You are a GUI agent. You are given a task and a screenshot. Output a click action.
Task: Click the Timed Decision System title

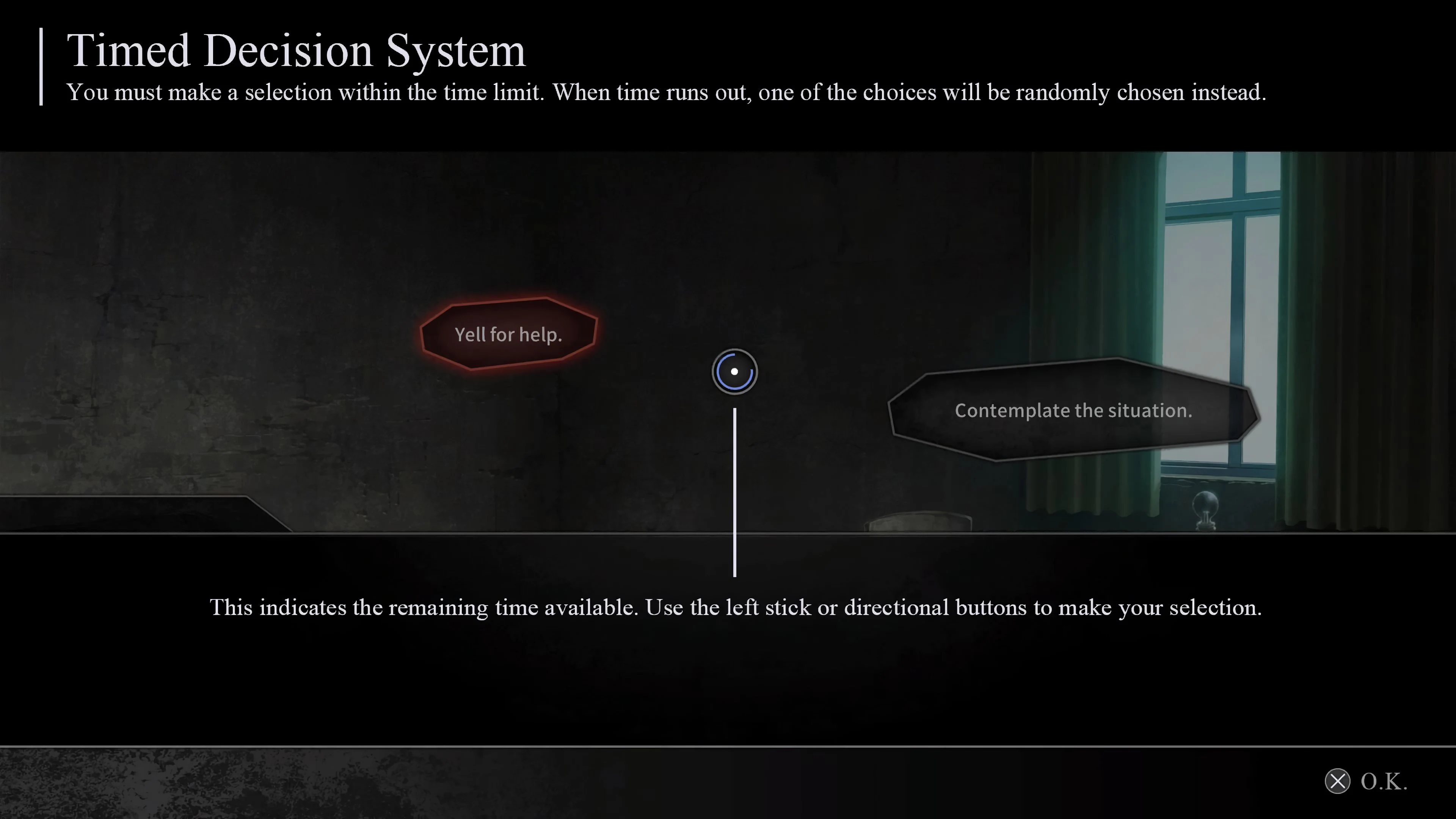coord(296,50)
